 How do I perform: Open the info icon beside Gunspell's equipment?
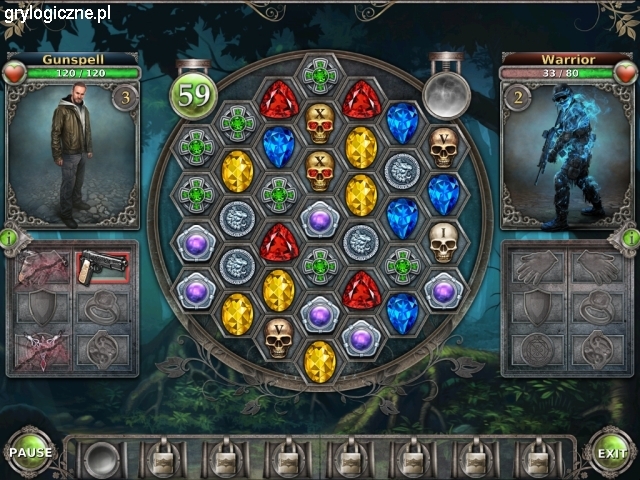pos(9,238)
